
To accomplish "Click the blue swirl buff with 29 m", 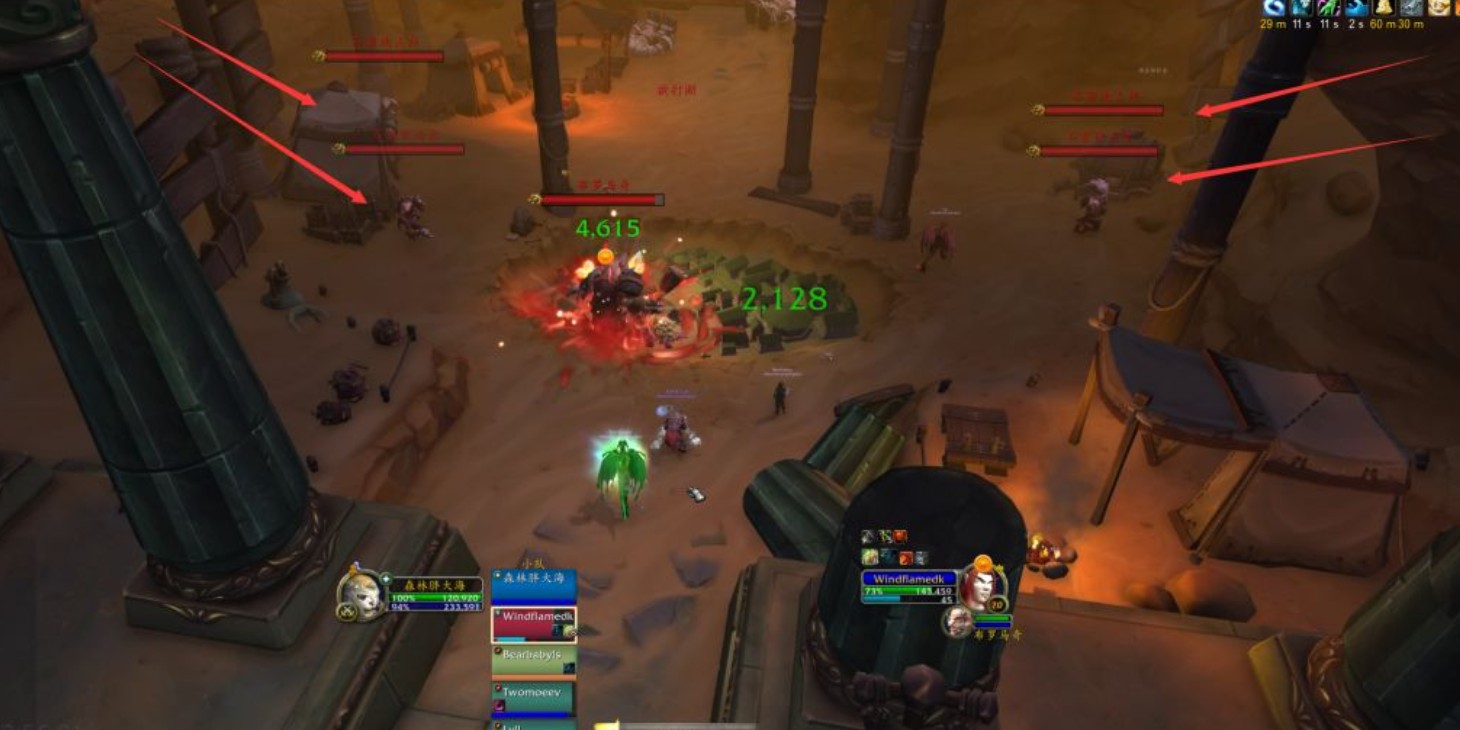I will pyautogui.click(x=1274, y=8).
